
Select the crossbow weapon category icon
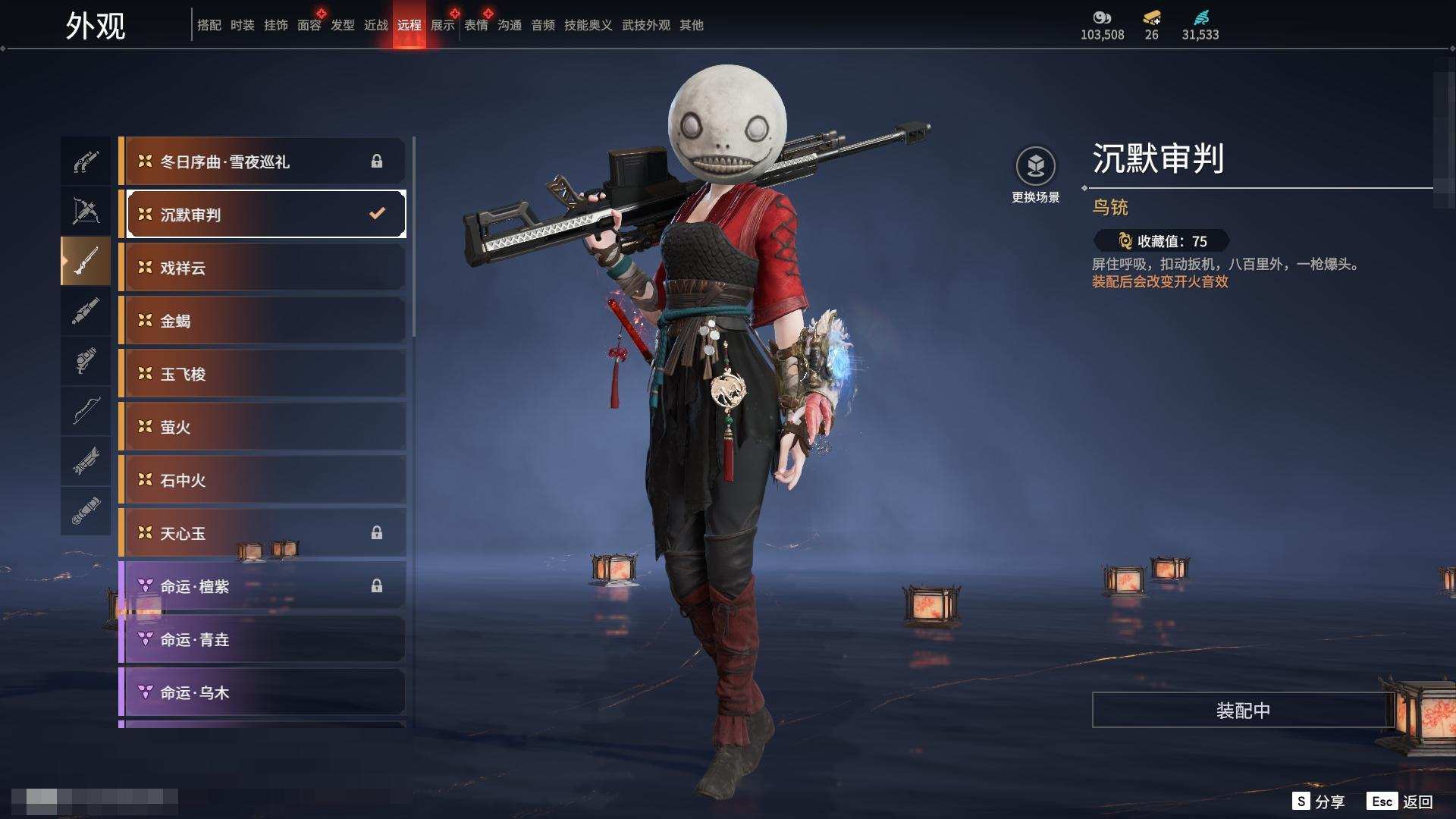click(x=86, y=211)
